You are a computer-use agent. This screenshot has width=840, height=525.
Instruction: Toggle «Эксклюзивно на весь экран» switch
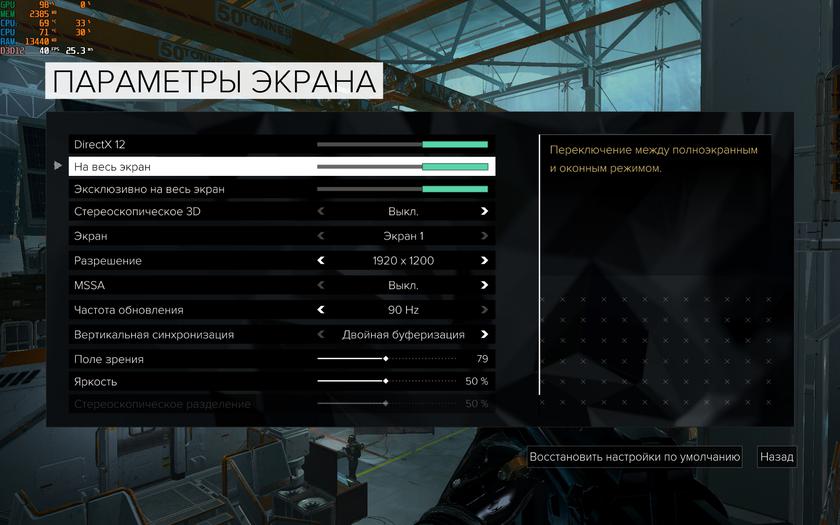coord(402,189)
